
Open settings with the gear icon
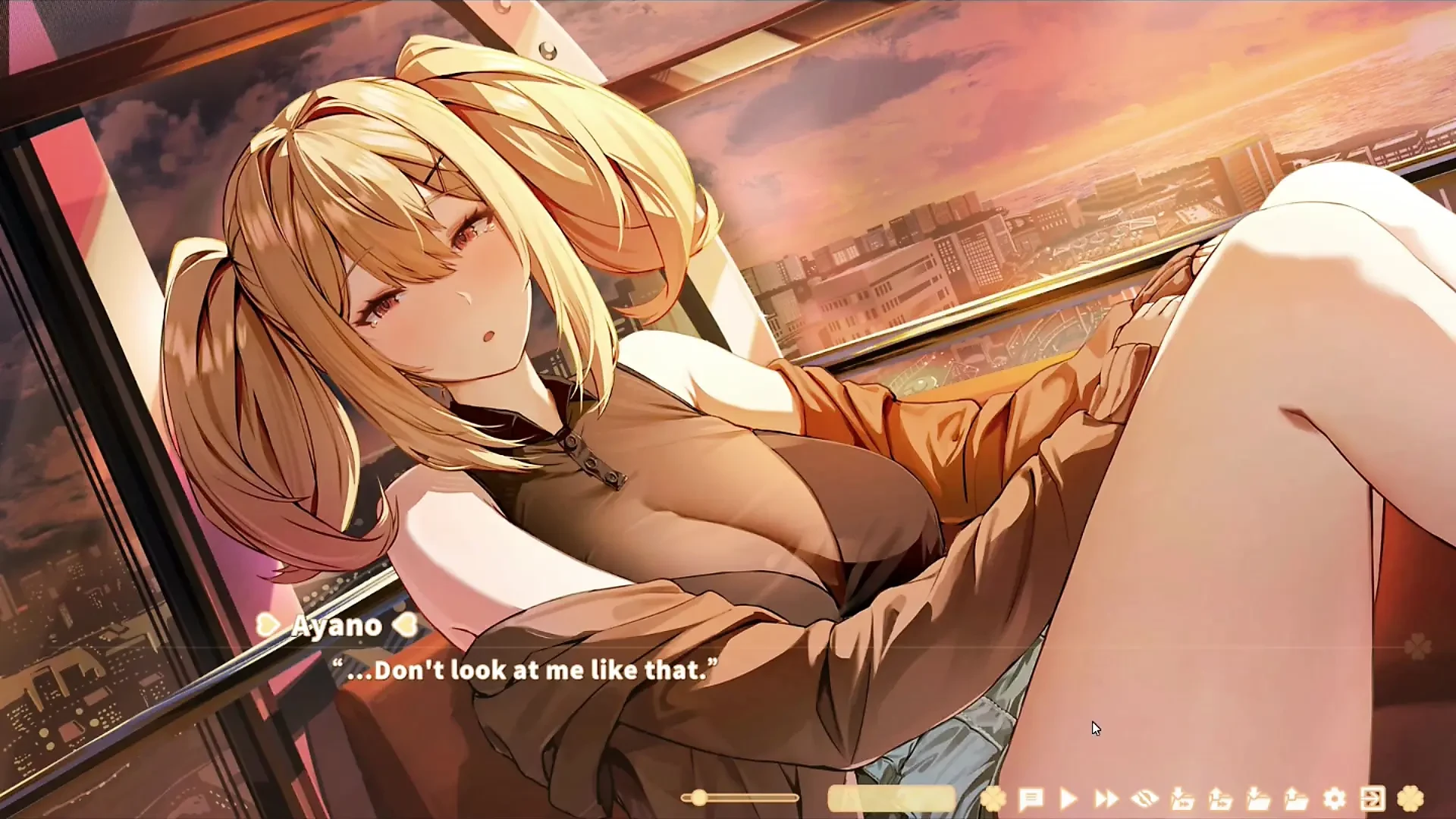tap(1335, 799)
